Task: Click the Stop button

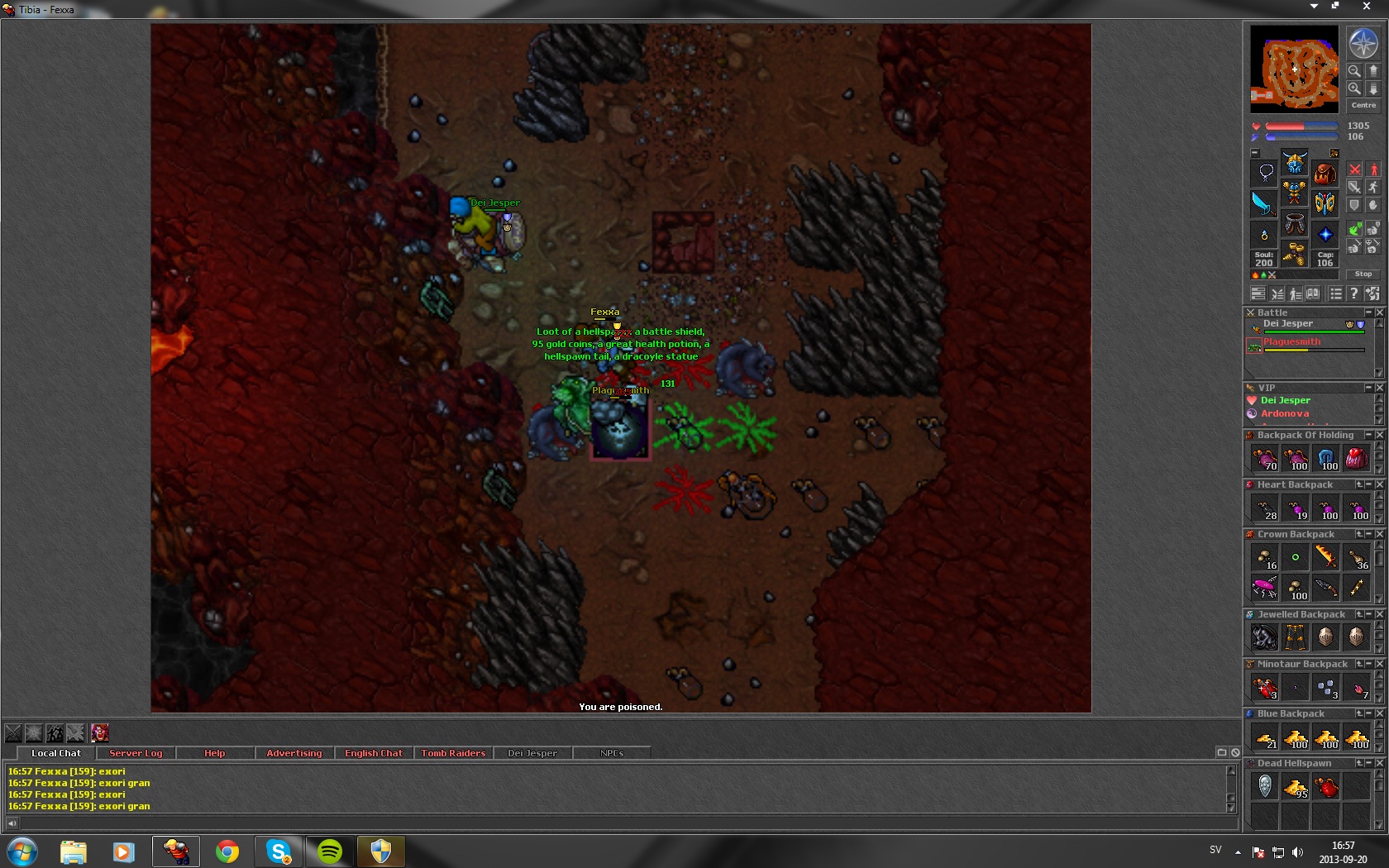Action: pos(1363,274)
